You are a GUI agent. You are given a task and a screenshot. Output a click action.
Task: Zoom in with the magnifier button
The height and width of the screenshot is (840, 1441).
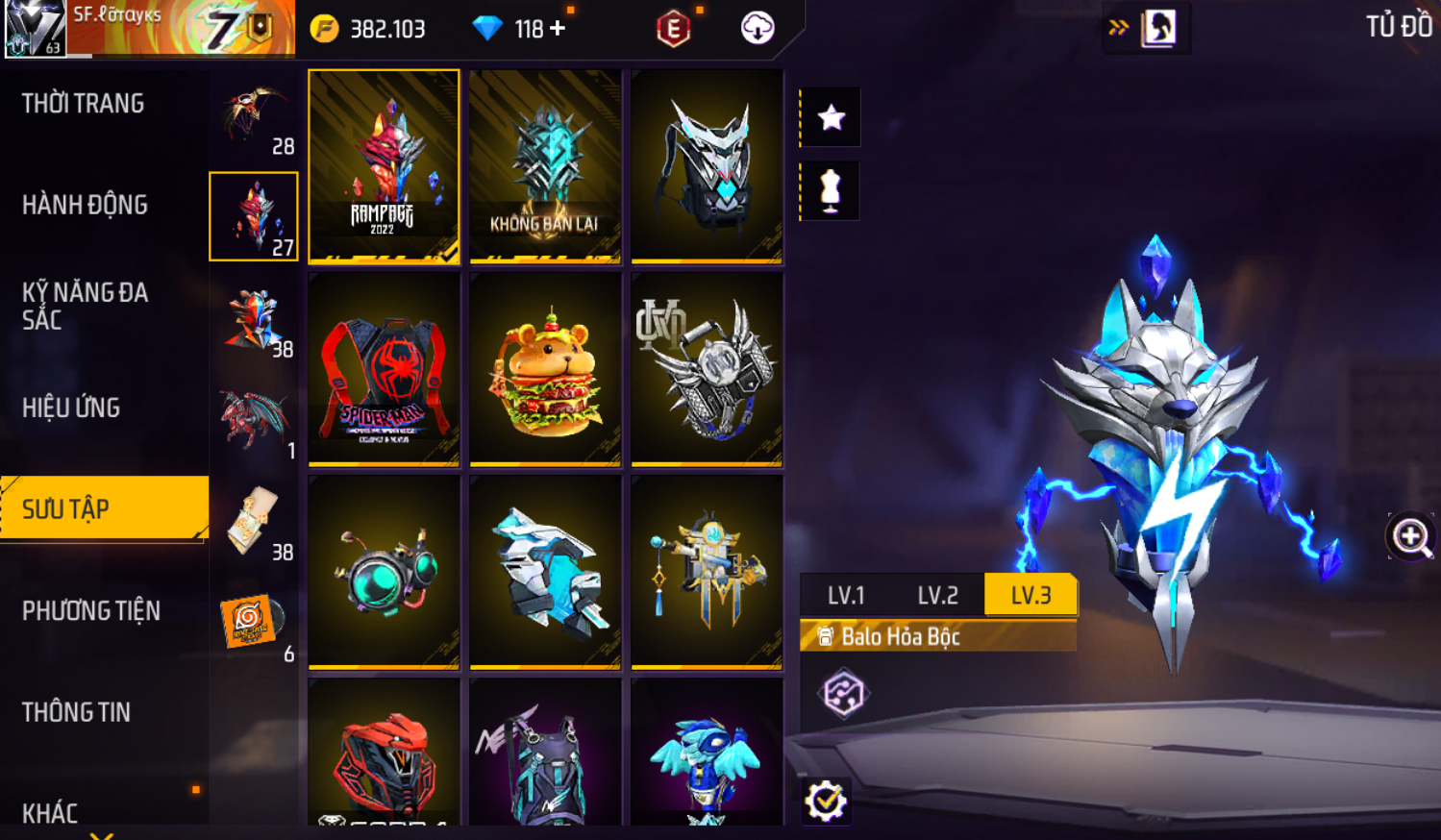tap(1410, 536)
